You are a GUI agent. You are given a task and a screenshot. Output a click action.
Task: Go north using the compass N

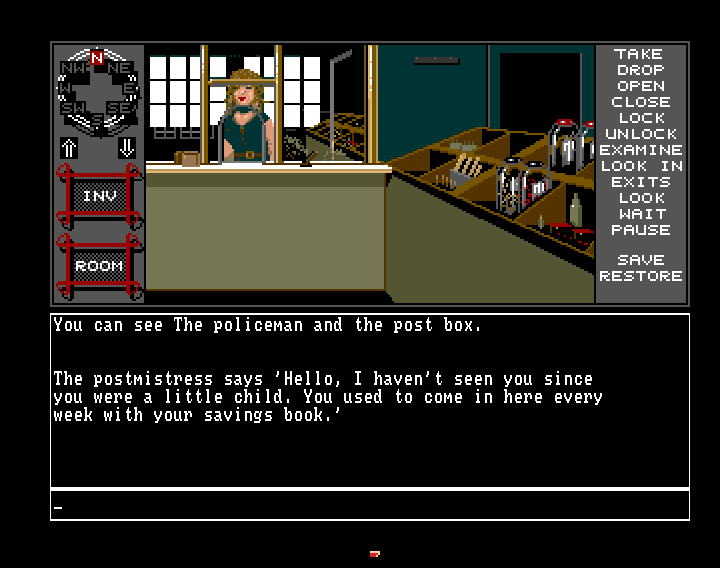[x=97, y=59]
